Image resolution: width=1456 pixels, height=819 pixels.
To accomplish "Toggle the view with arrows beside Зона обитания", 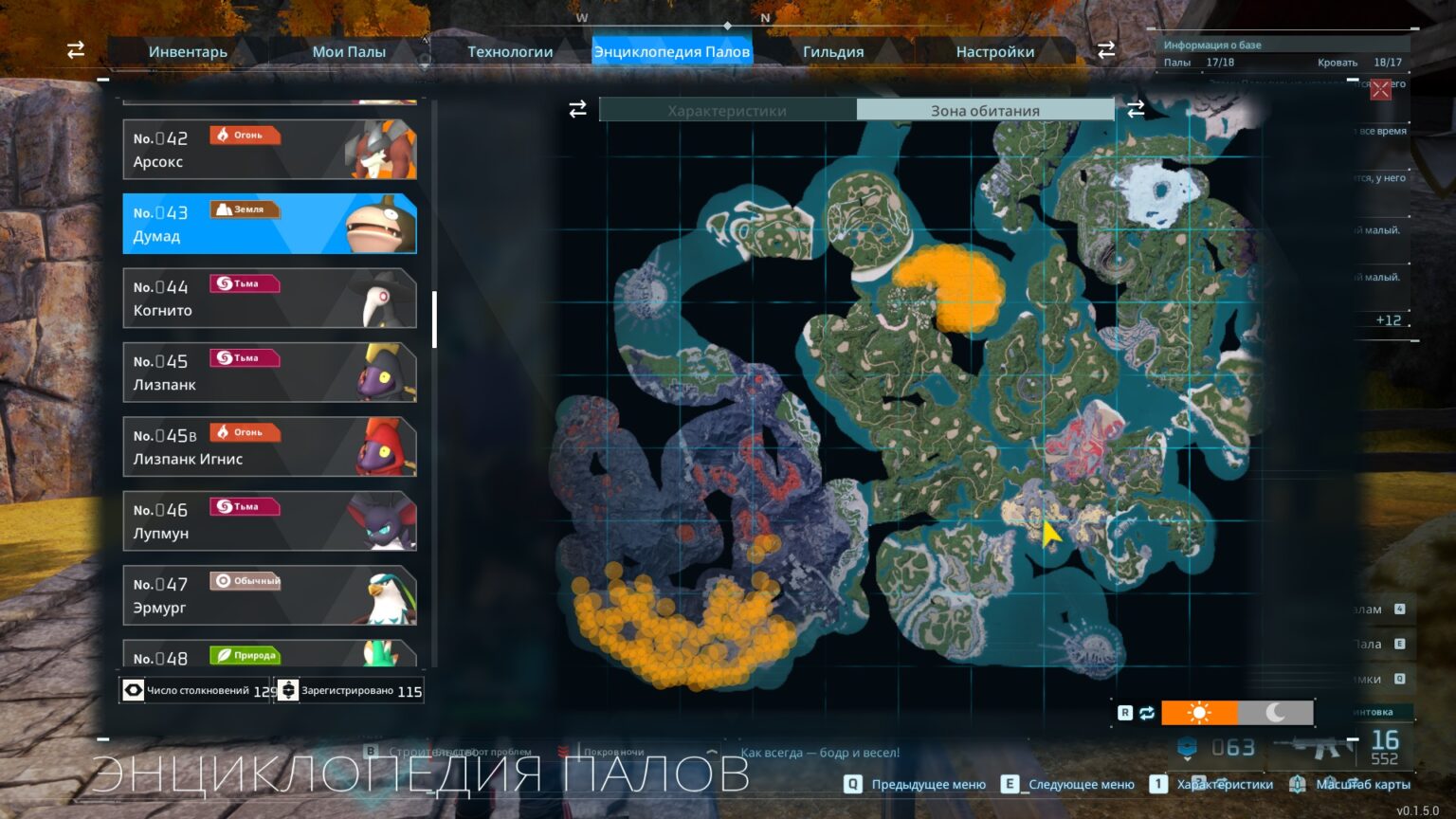I will pyautogui.click(x=1136, y=109).
